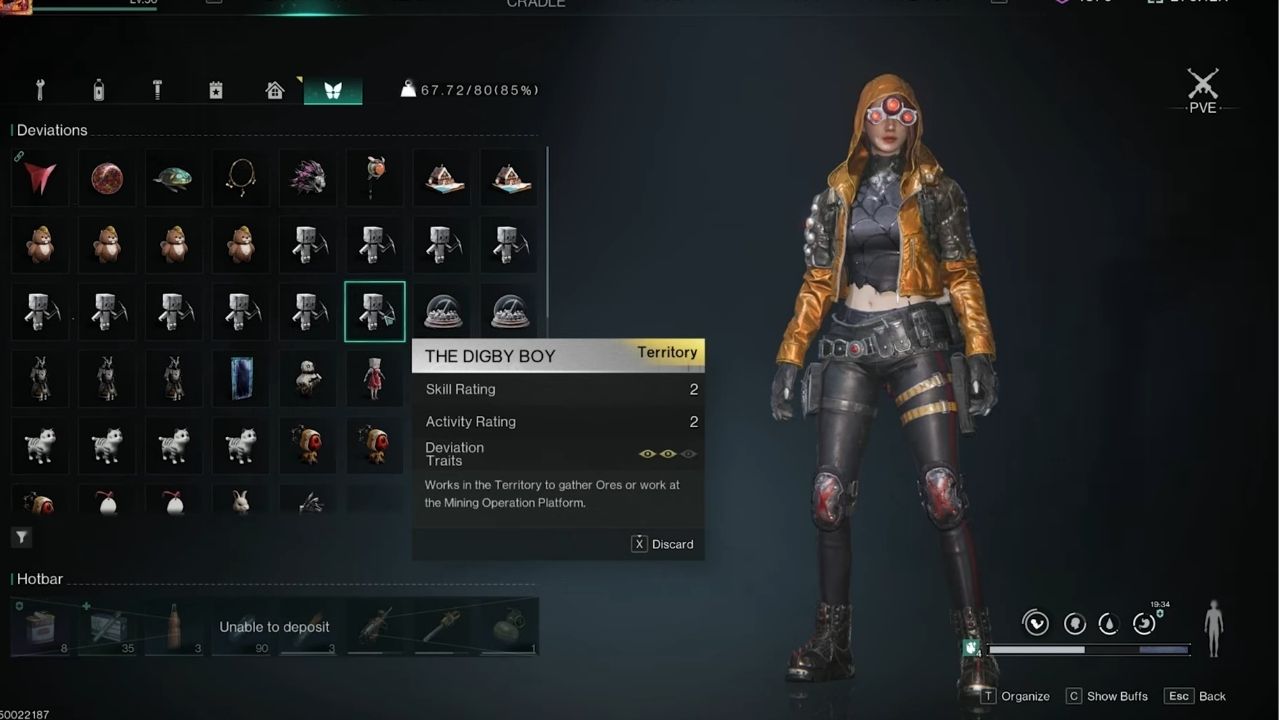The height and width of the screenshot is (720, 1280).
Task: Select the character silhouette icon bottom right
Action: [1213, 630]
